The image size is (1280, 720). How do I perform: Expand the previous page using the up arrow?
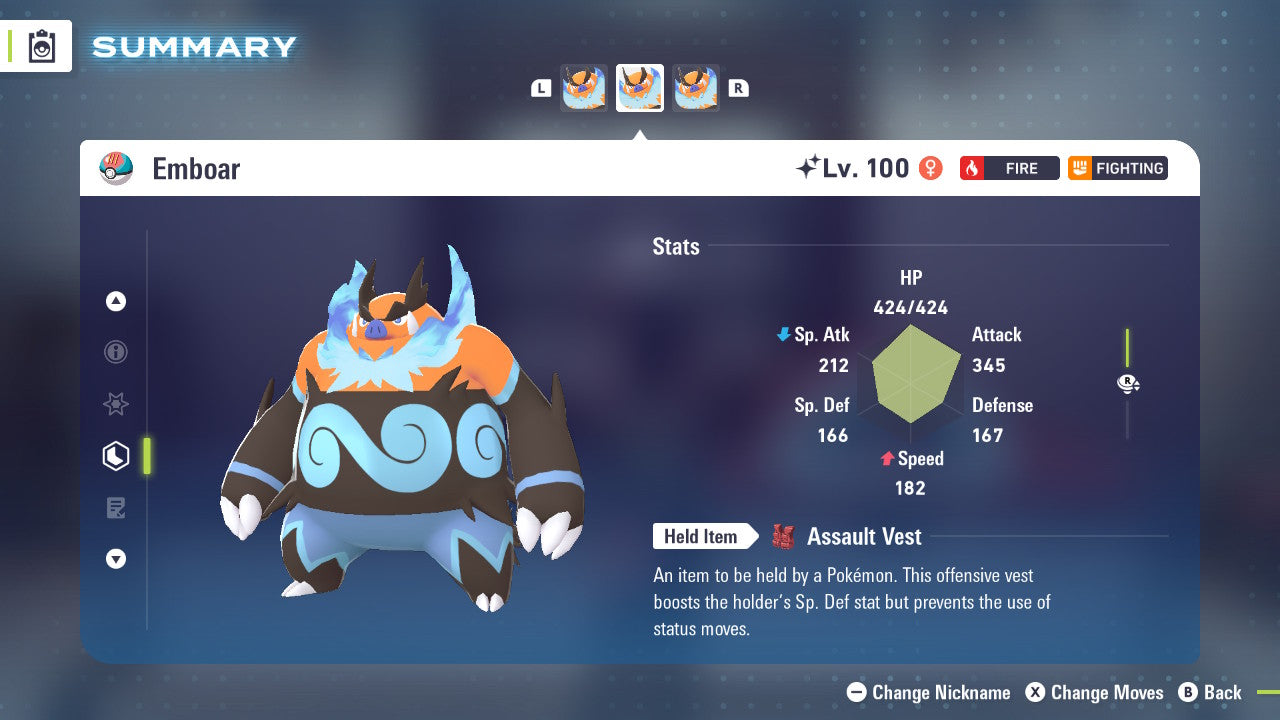click(115, 301)
